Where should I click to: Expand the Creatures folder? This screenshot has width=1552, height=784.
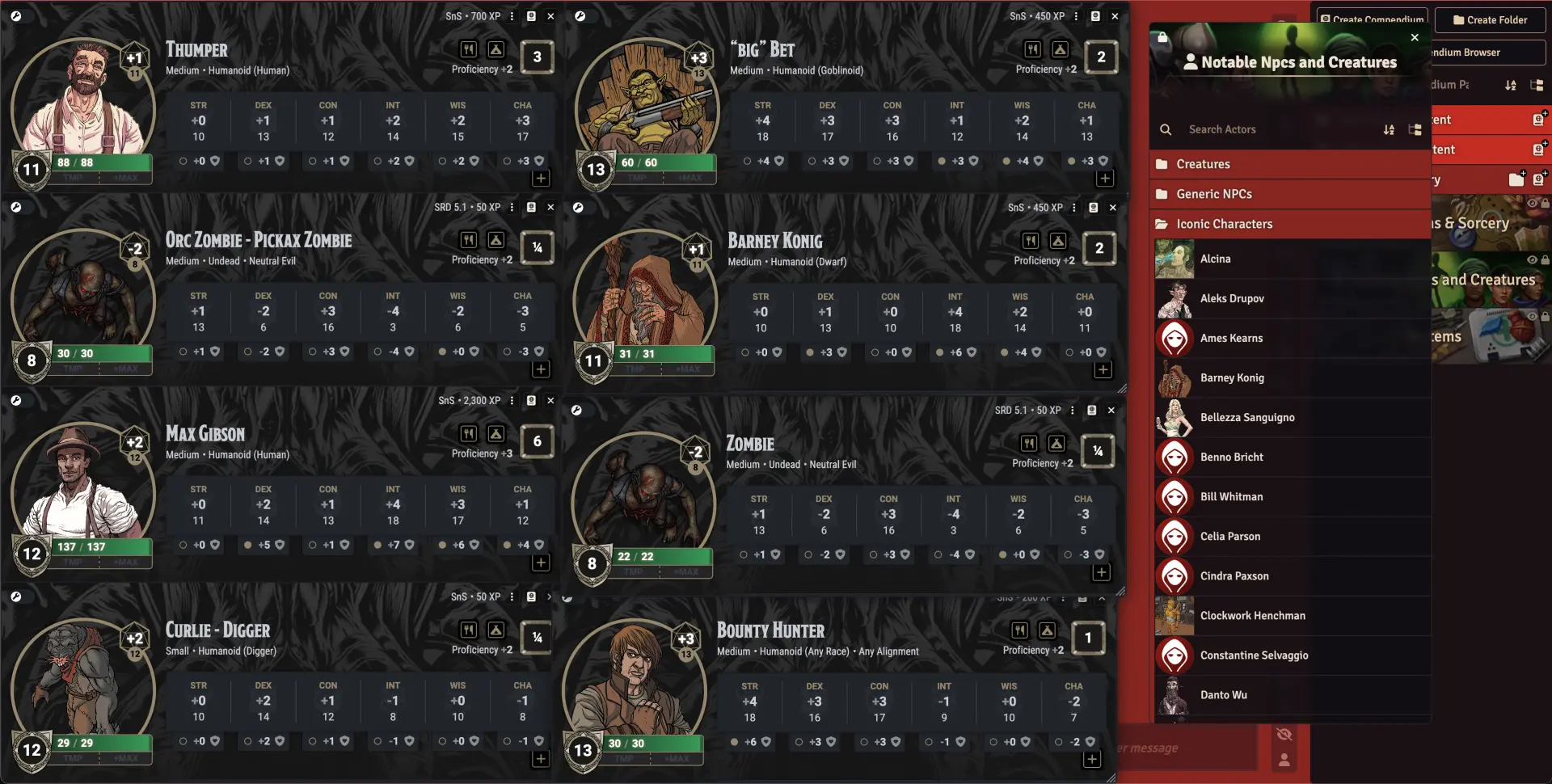1203,164
